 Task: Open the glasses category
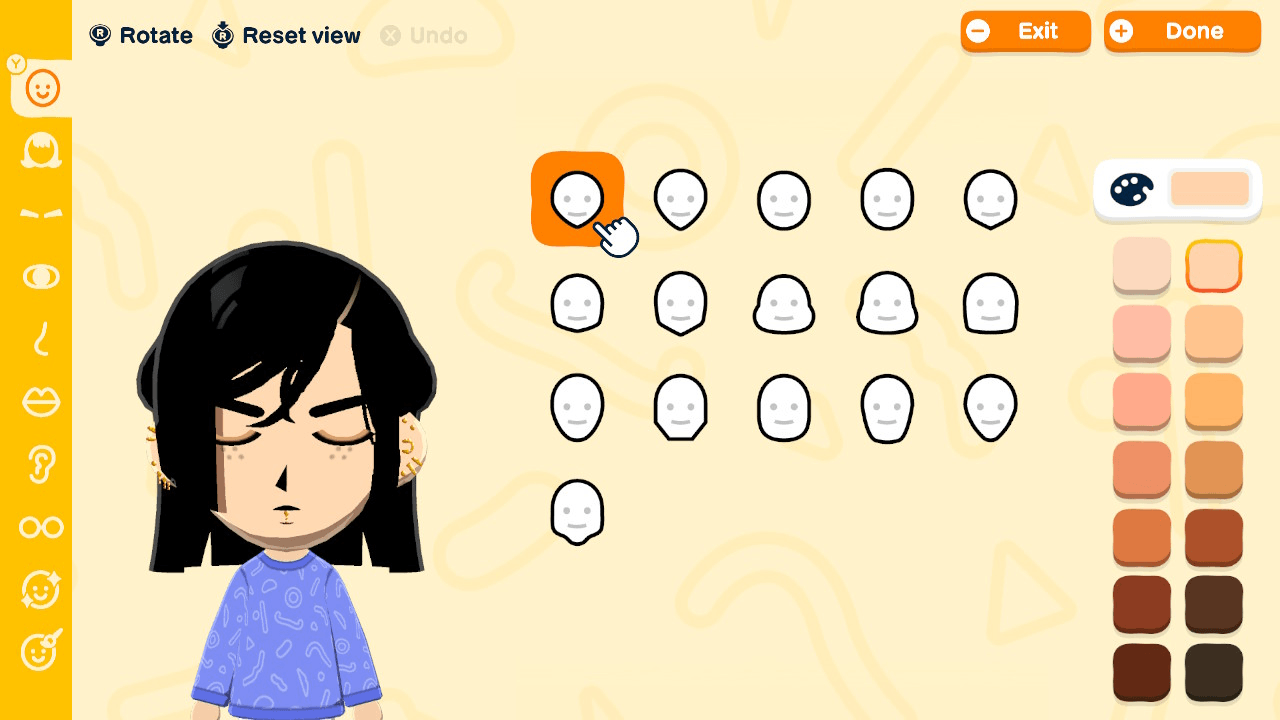[x=40, y=527]
